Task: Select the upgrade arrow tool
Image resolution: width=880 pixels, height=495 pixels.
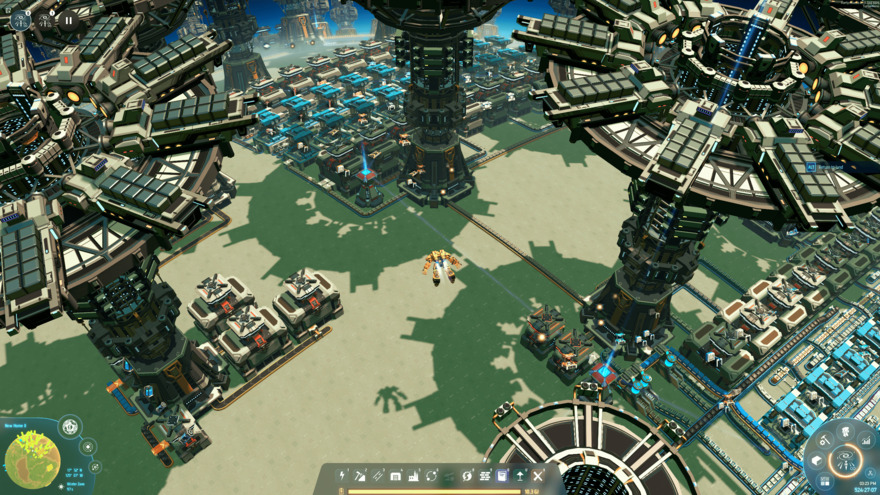Action: (x=520, y=476)
